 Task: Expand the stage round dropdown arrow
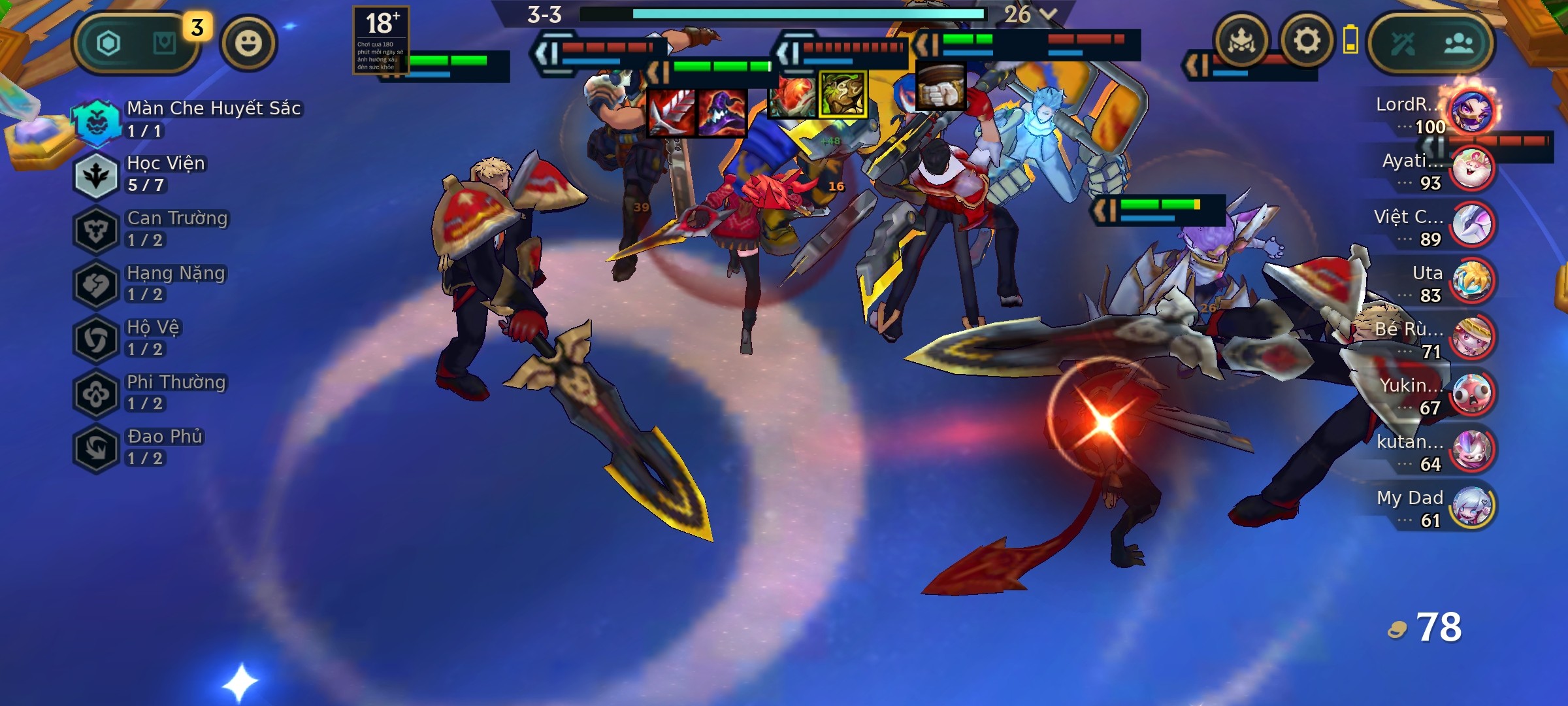tap(1048, 14)
